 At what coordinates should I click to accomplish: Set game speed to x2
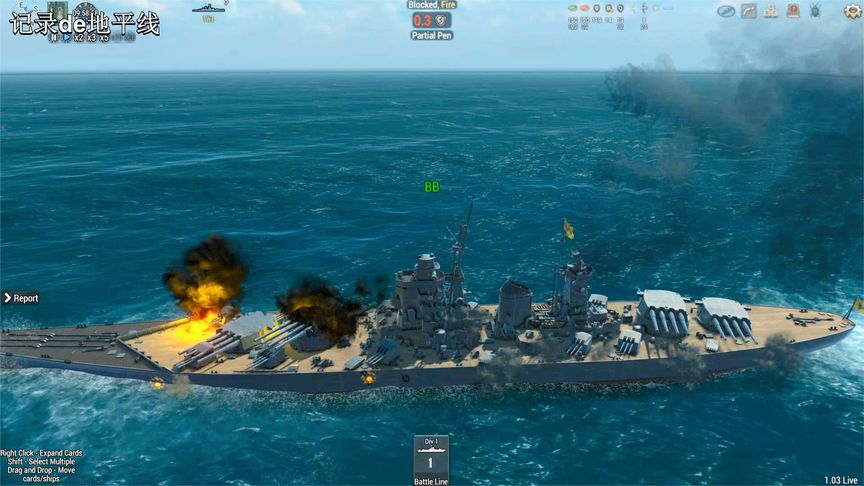tap(78, 37)
